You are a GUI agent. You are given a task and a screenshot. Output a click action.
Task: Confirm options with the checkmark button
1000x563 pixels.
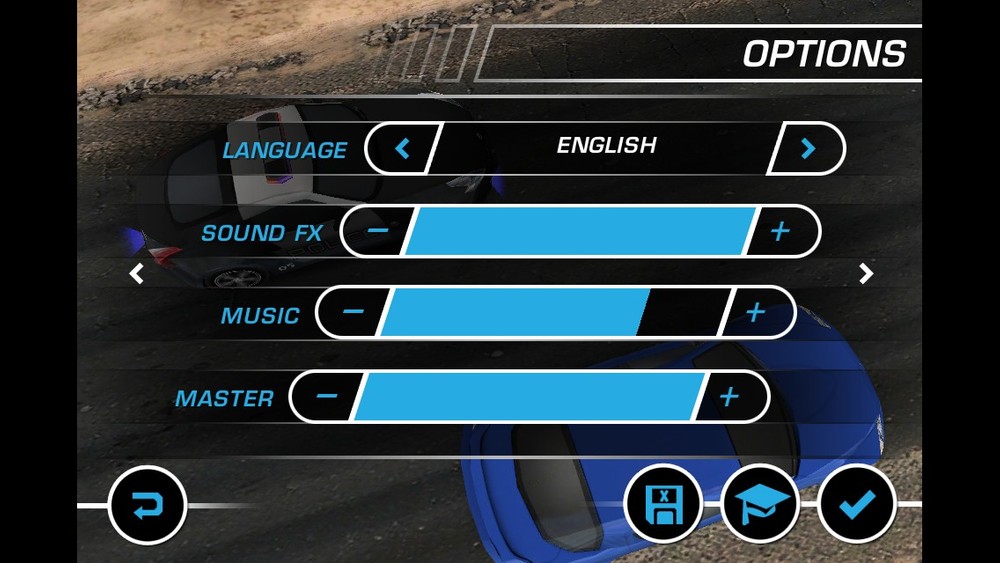(855, 504)
